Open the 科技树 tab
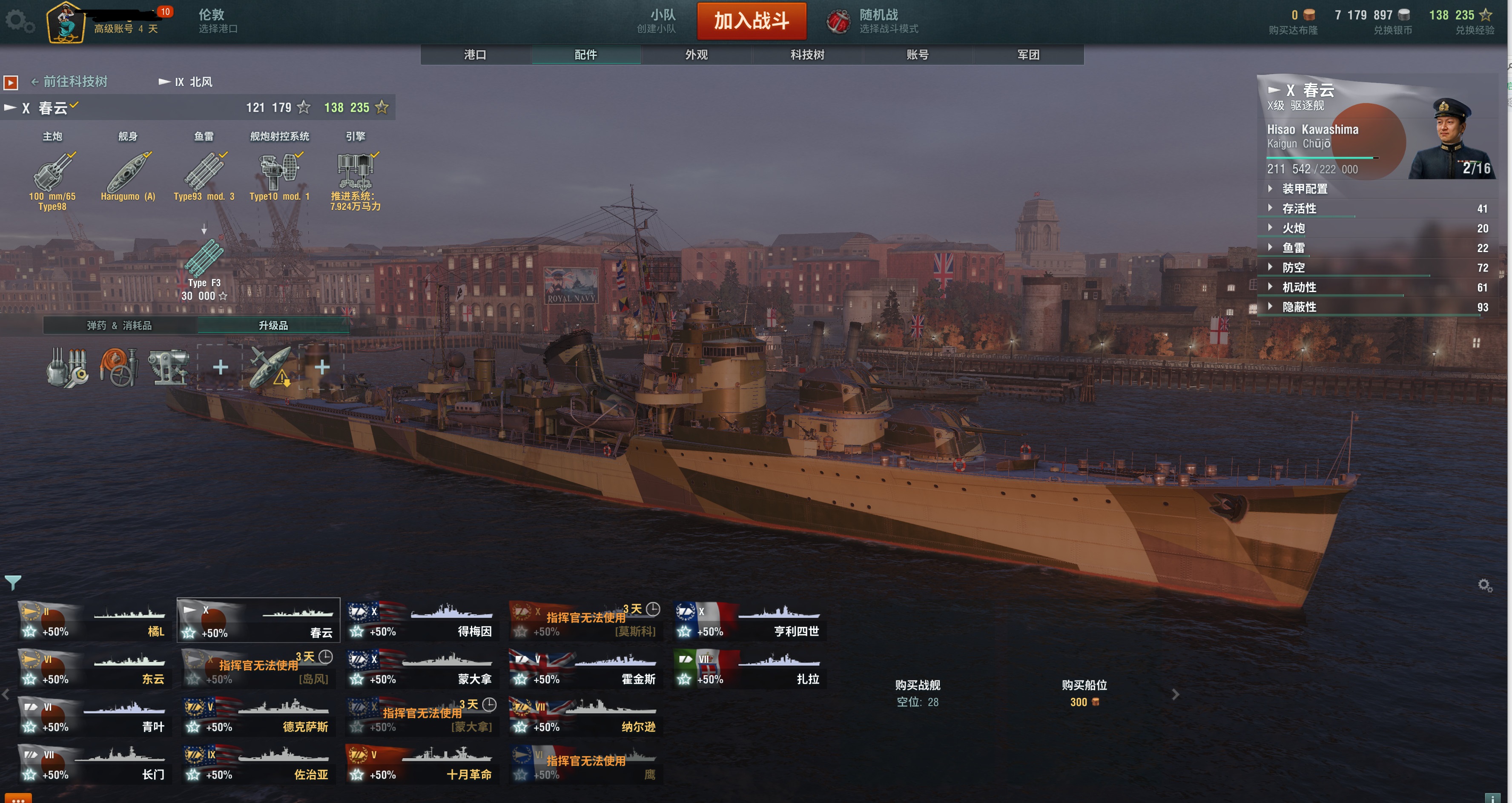 [807, 54]
